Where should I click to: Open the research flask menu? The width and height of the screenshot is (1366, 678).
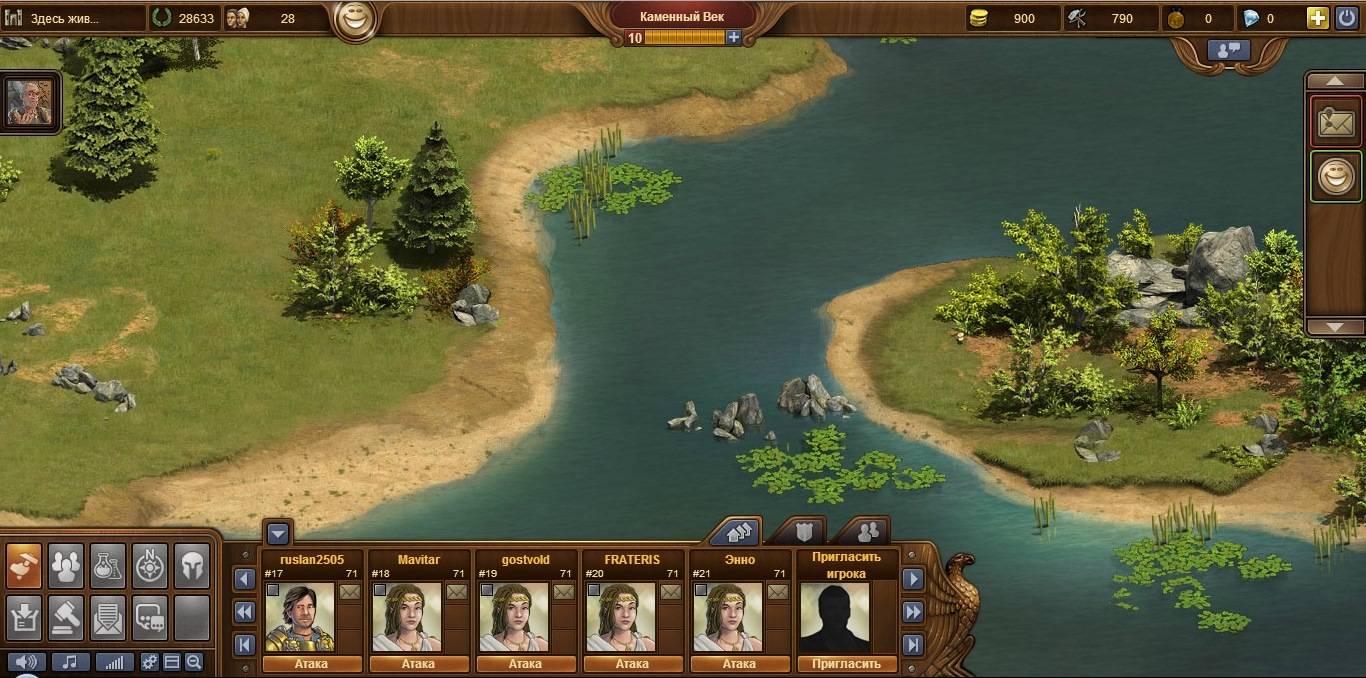click(108, 567)
